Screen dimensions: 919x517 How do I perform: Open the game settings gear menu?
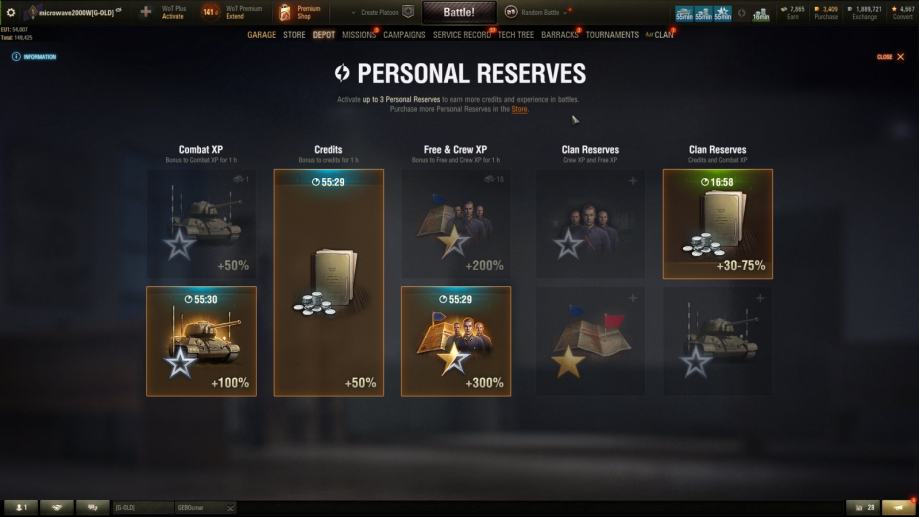[x=11, y=12]
